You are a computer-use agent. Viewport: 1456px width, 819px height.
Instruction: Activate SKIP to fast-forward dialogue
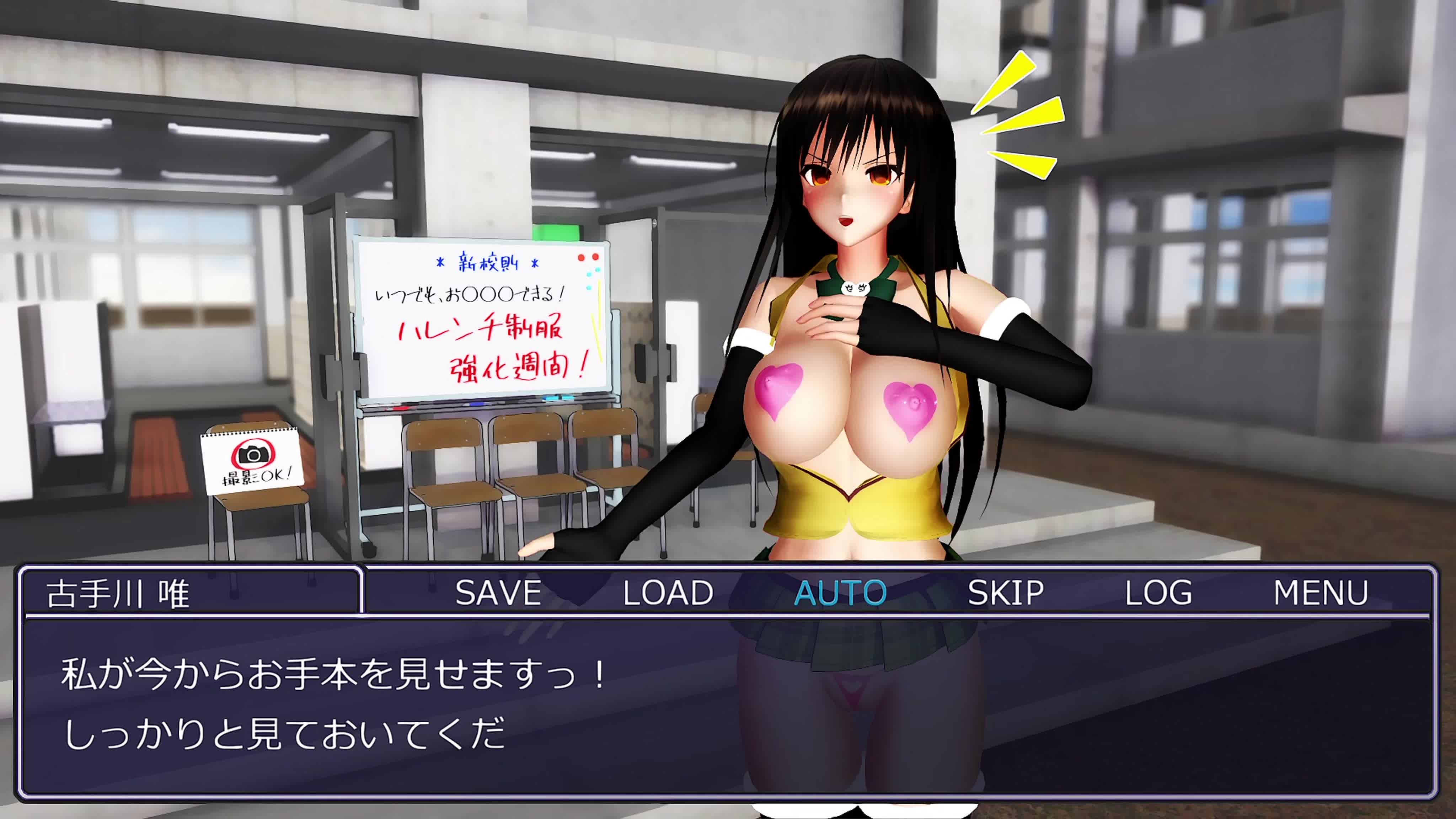coord(1006,592)
